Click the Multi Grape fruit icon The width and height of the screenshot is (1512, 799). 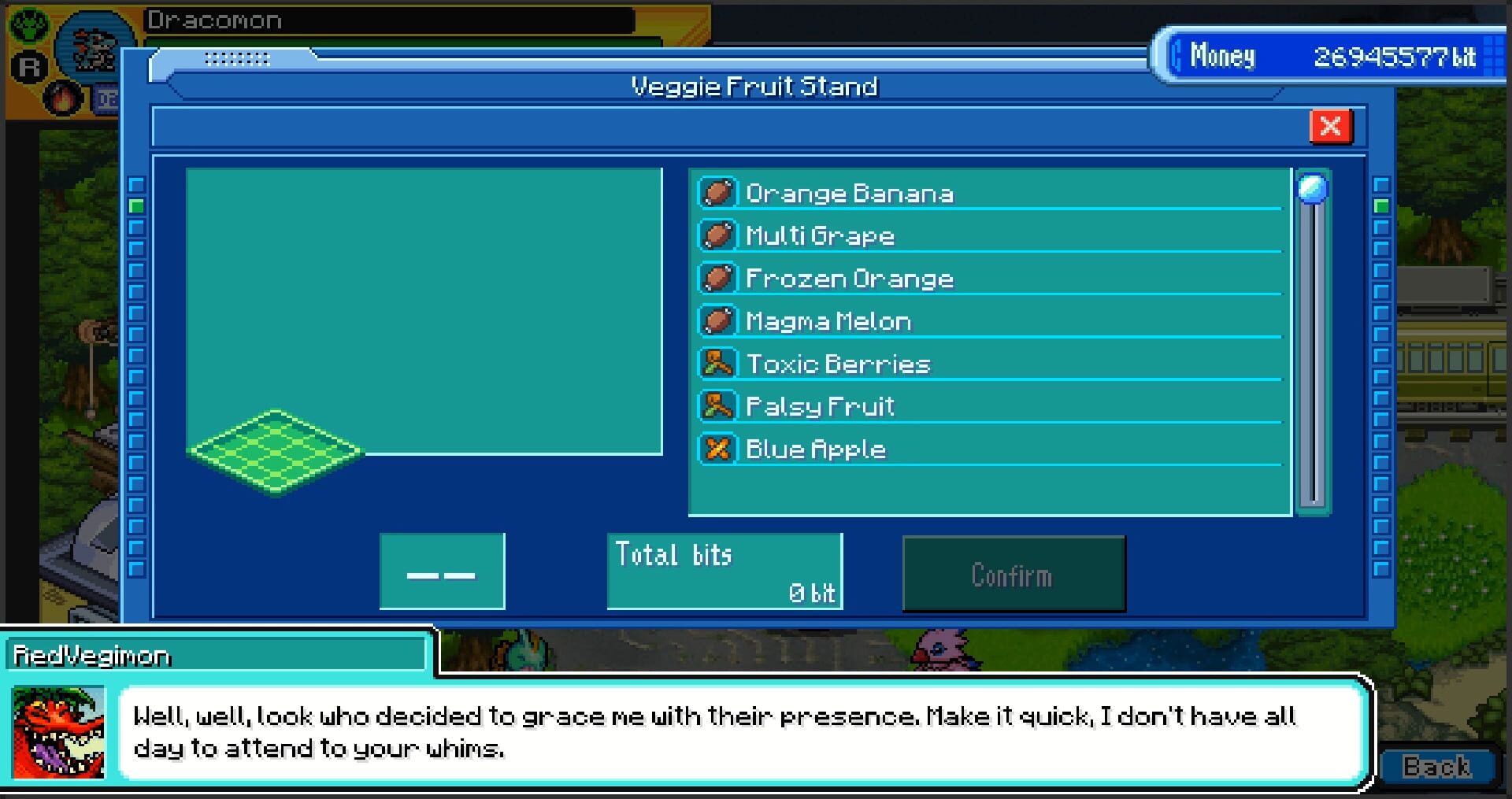tap(718, 234)
